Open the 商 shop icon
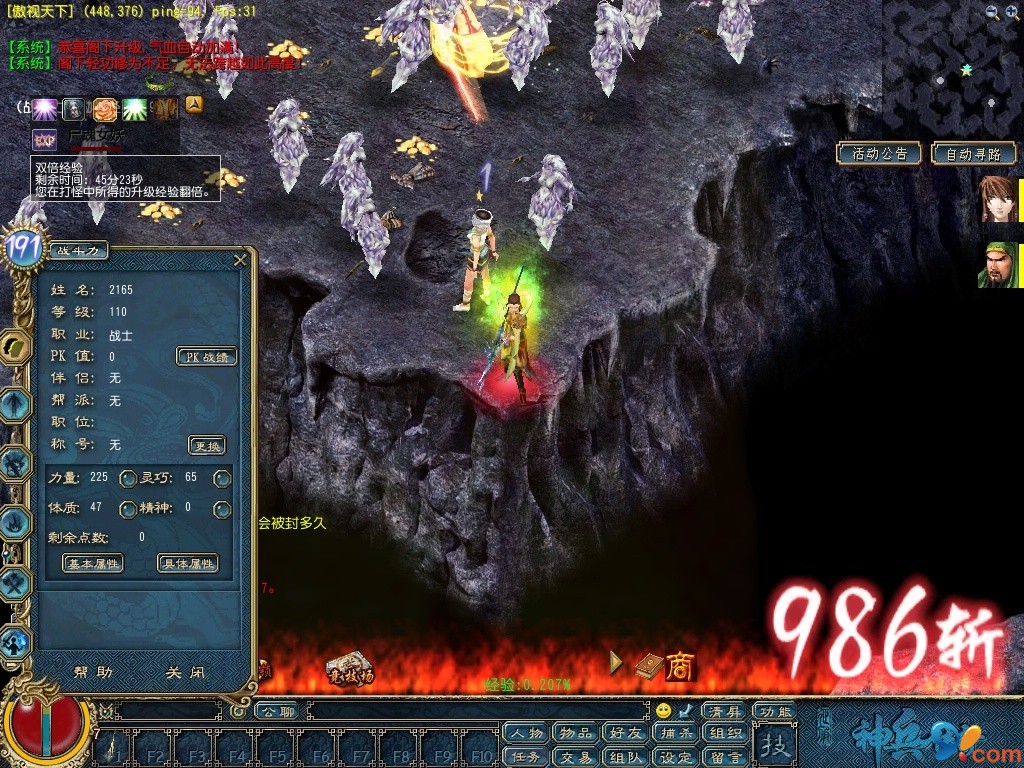 click(x=680, y=666)
